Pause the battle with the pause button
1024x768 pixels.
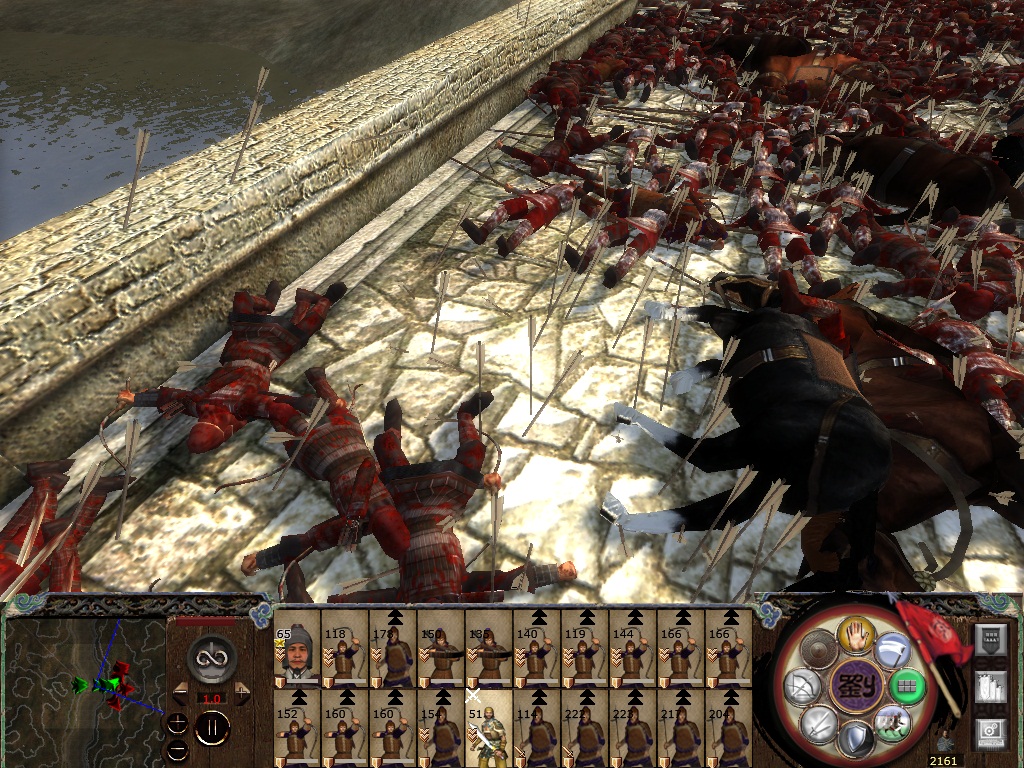[211, 728]
